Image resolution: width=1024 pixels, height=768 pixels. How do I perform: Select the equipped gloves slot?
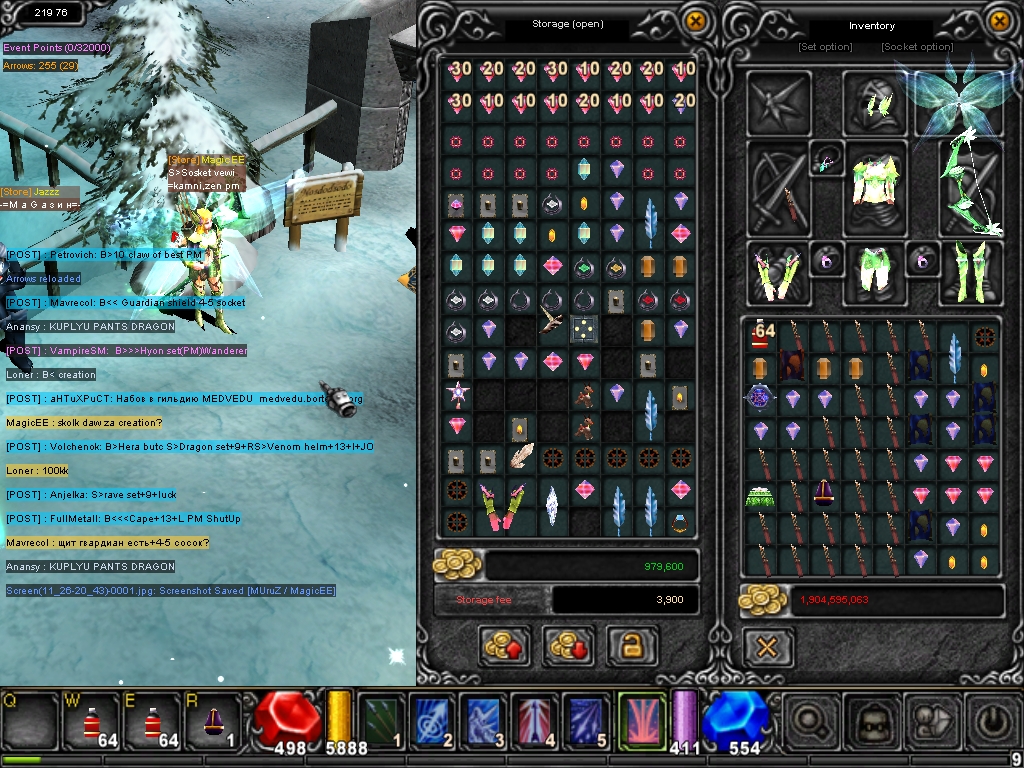pyautogui.click(x=778, y=272)
